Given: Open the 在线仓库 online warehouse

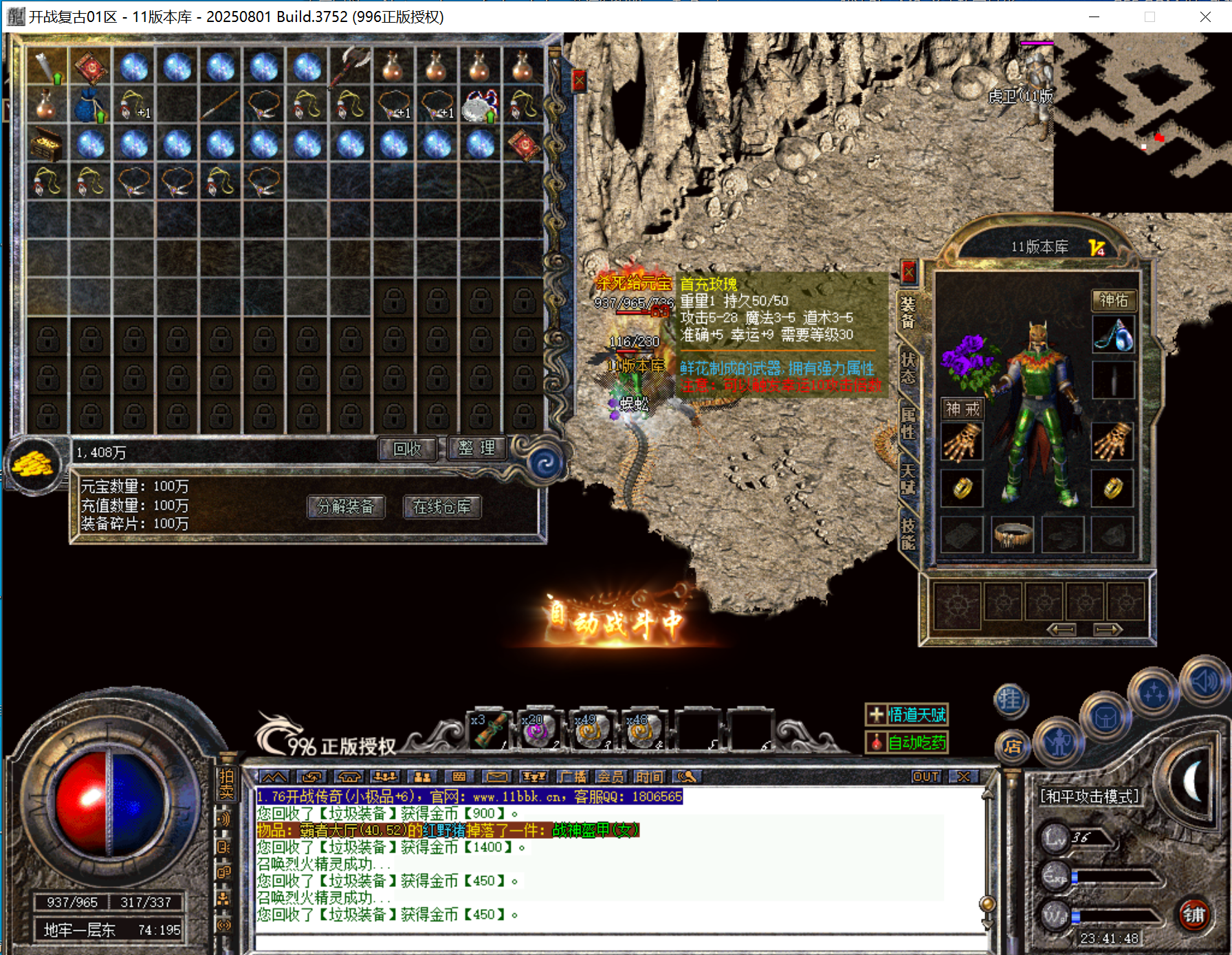Looking at the screenshot, I should pyautogui.click(x=442, y=507).
